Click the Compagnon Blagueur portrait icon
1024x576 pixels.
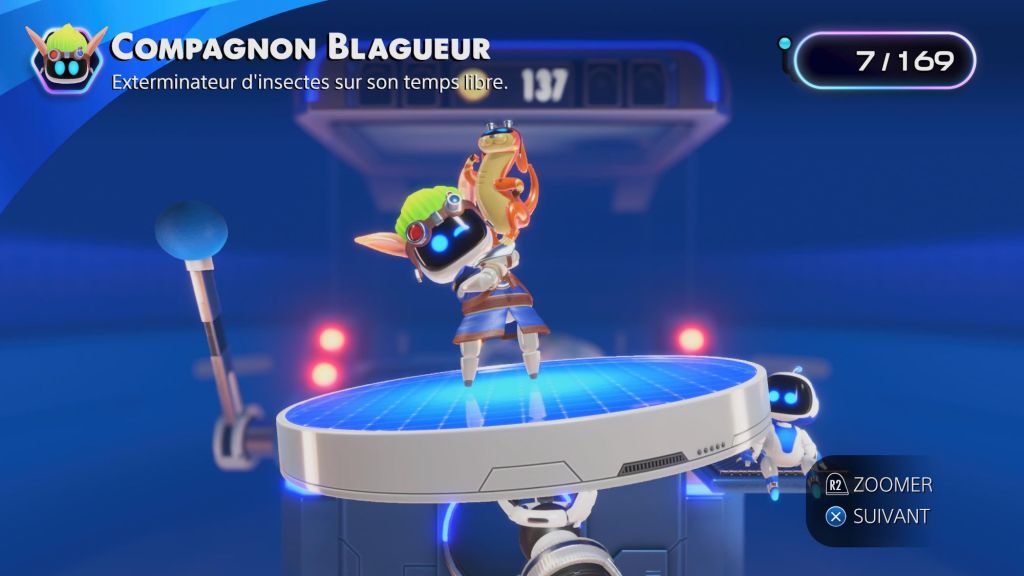click(66, 60)
